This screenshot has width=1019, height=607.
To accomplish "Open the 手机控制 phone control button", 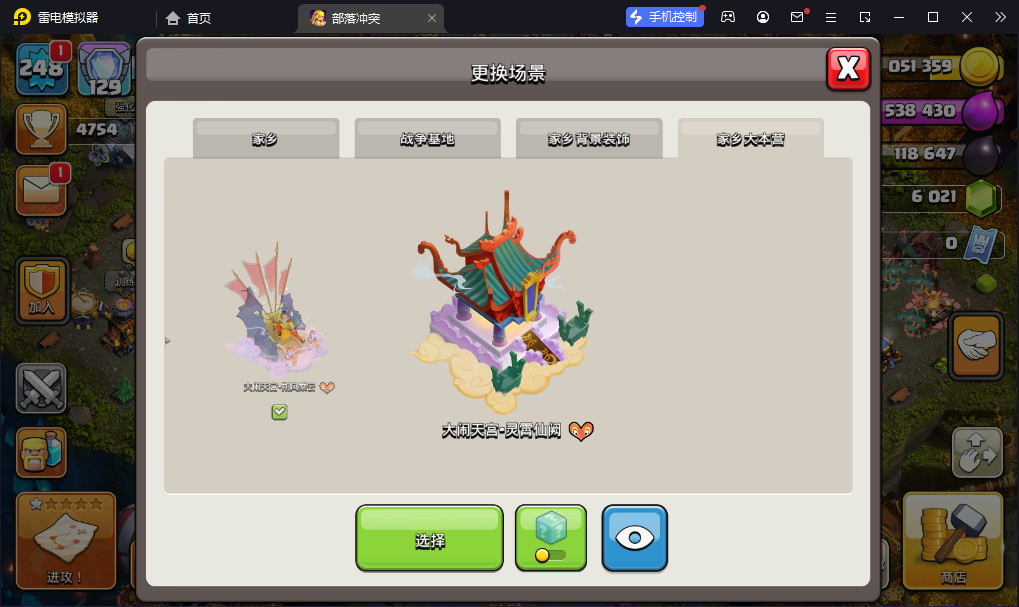I will pyautogui.click(x=664, y=17).
